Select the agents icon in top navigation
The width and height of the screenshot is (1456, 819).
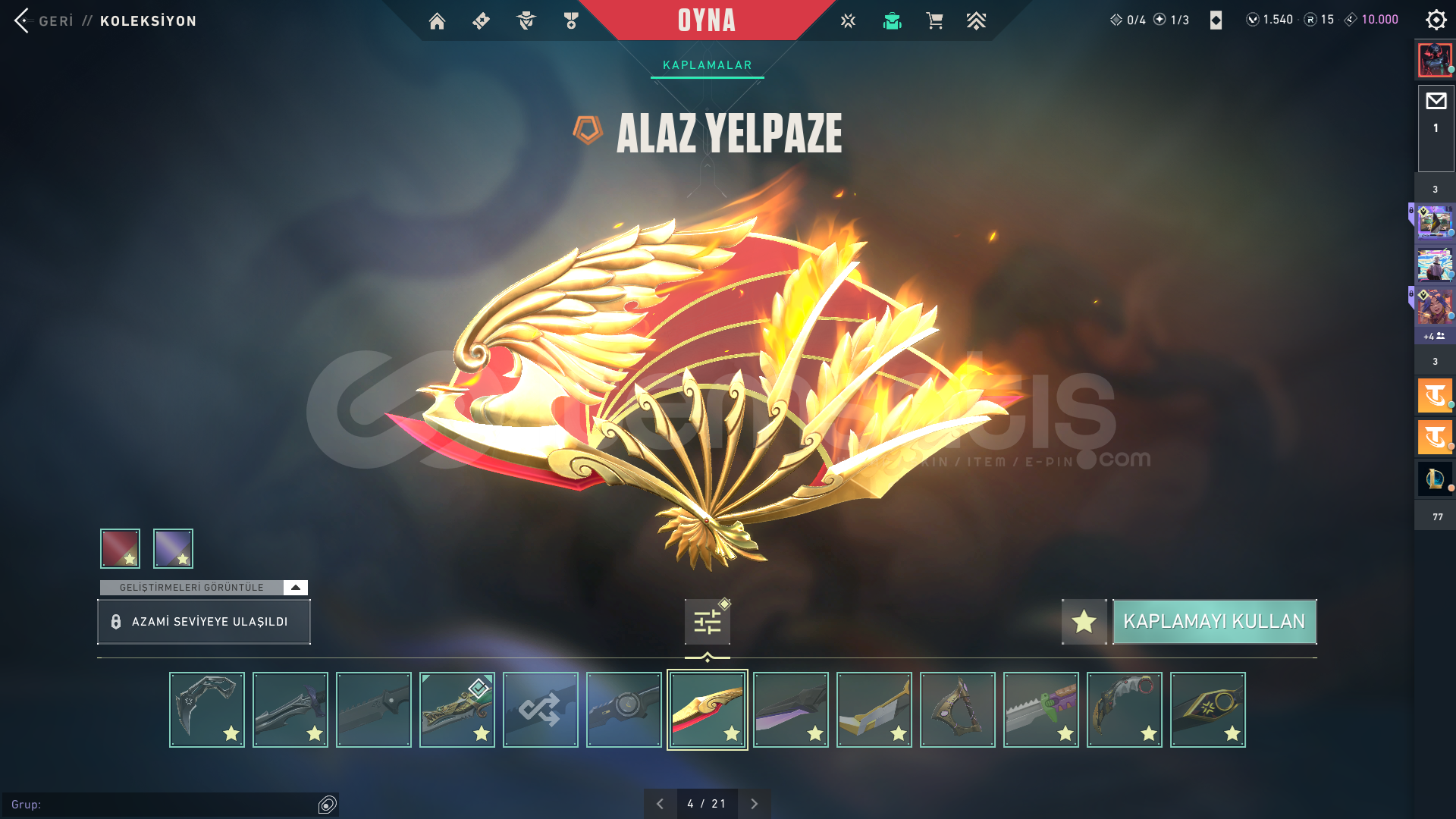526,20
